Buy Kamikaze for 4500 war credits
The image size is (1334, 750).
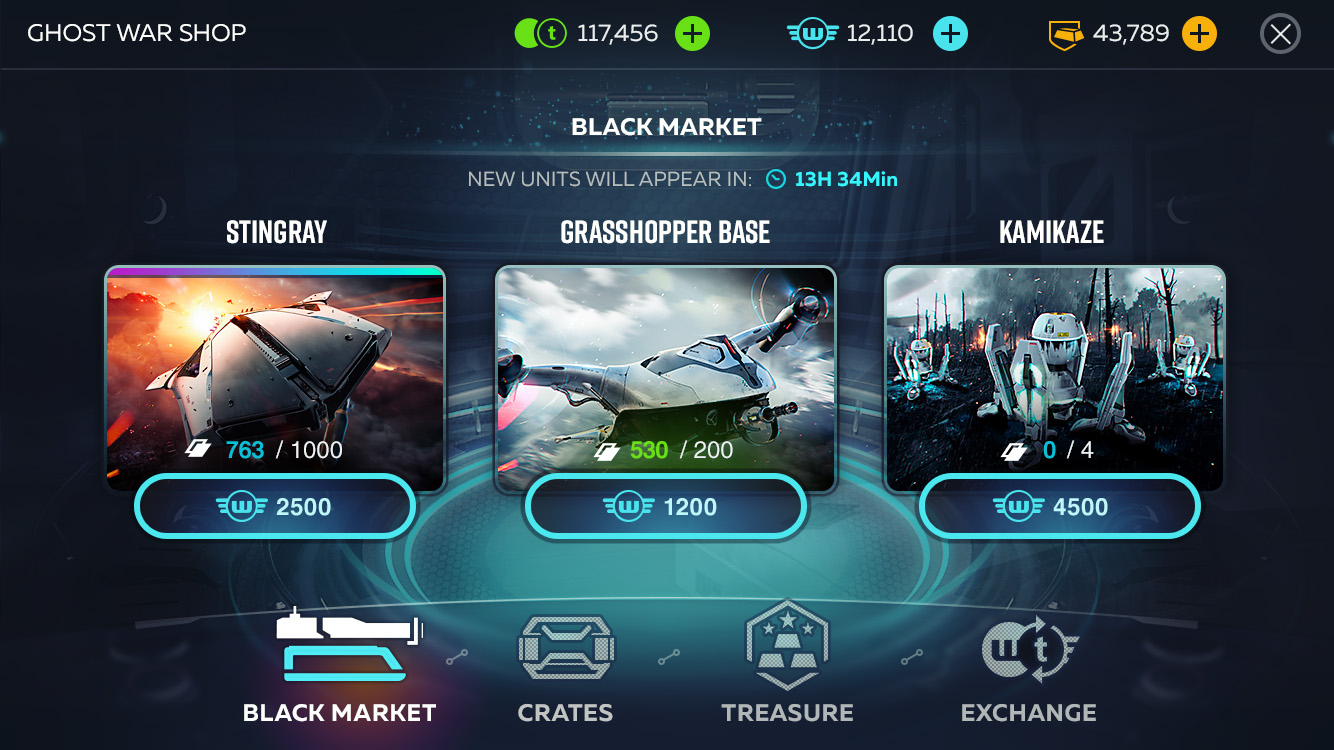1059,507
